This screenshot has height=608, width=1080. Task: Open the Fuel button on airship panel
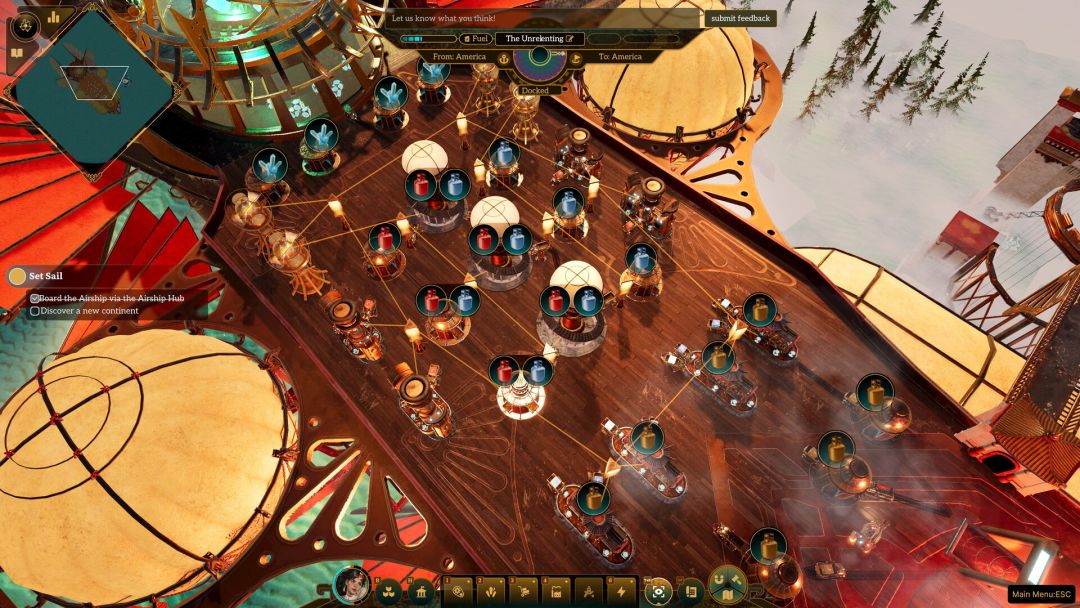tap(473, 38)
